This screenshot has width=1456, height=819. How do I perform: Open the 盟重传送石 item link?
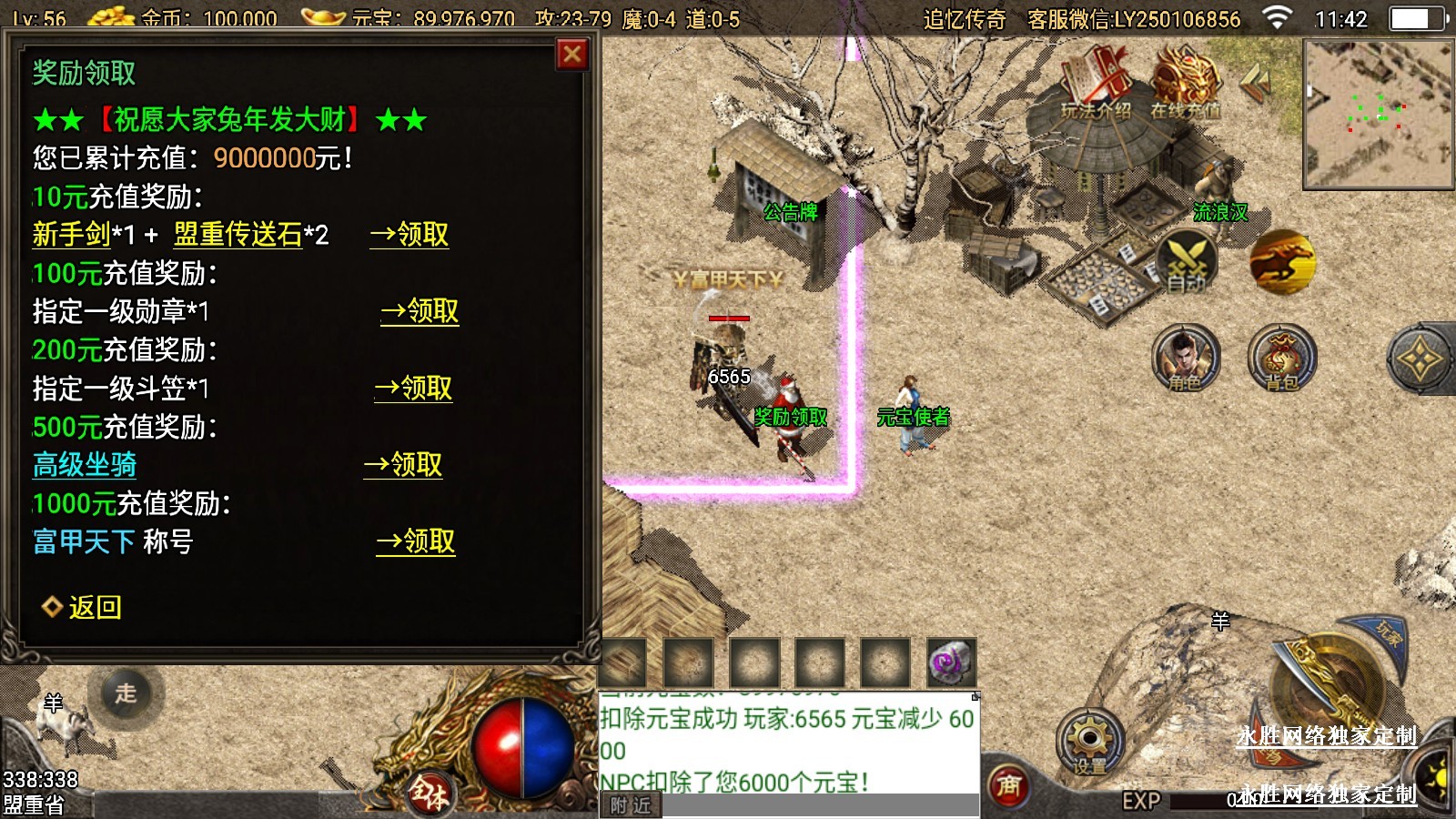[238, 235]
